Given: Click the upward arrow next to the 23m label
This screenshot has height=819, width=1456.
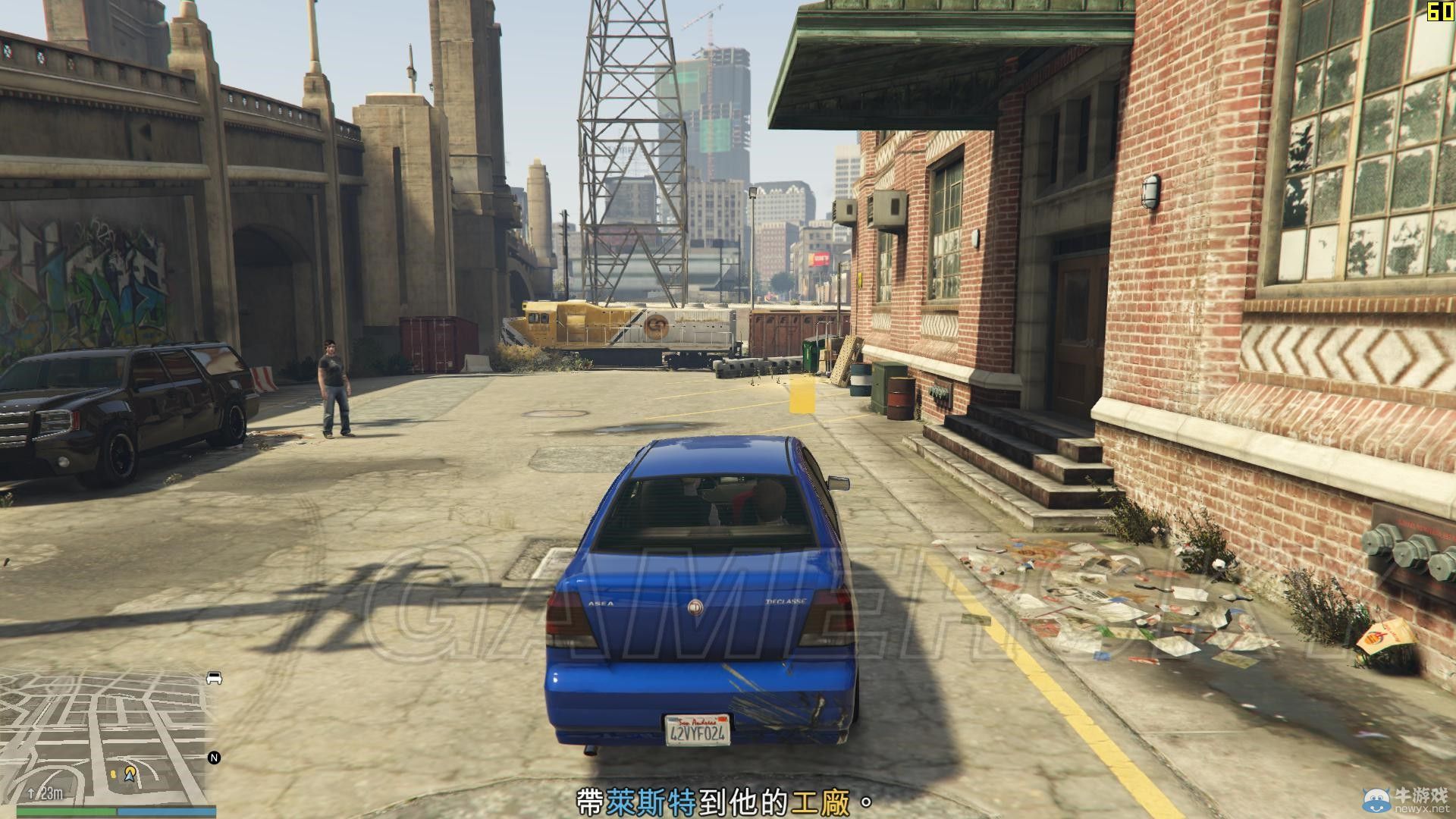Looking at the screenshot, I should 32,794.
